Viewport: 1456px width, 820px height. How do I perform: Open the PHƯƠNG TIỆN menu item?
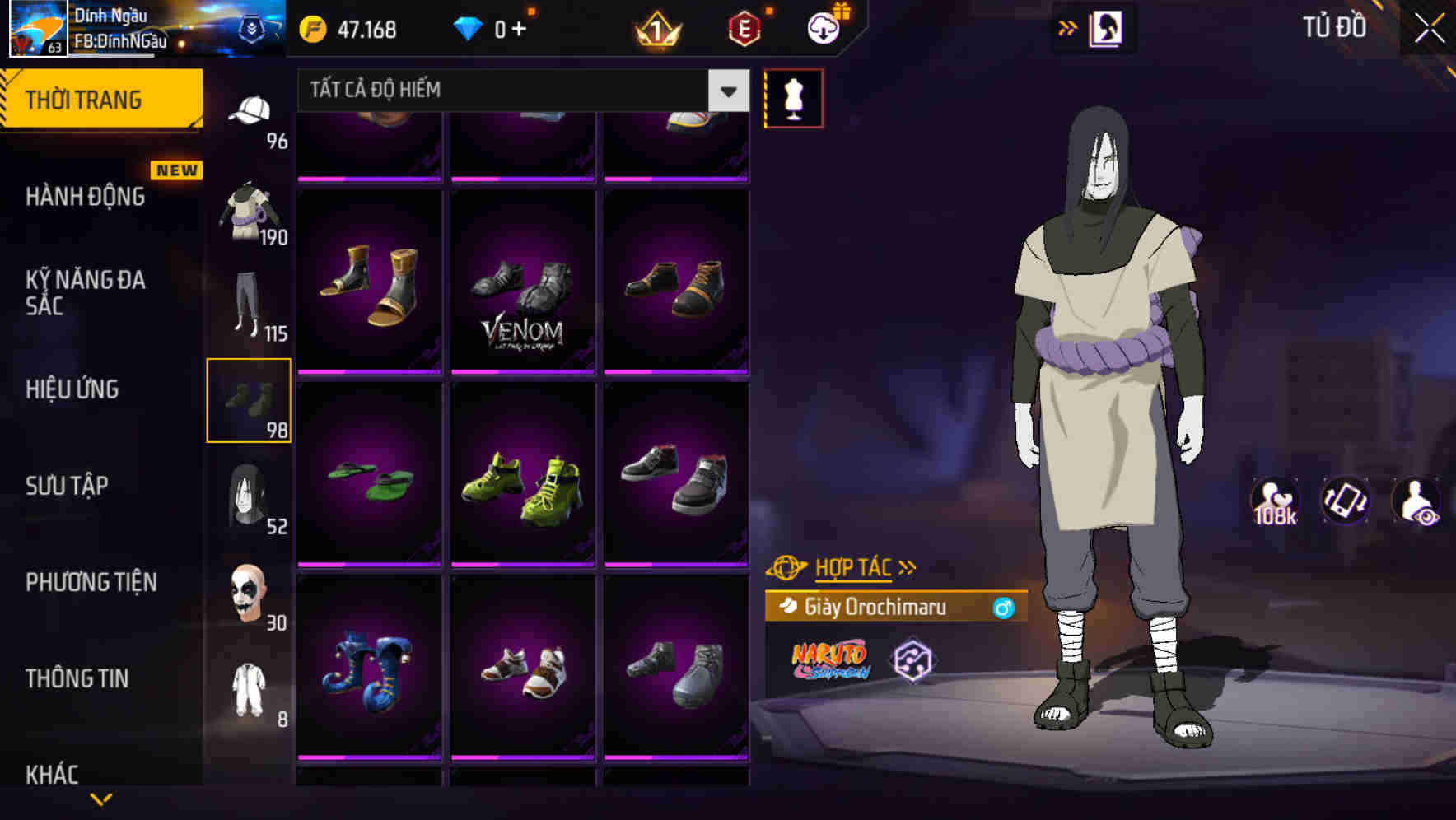[91, 583]
